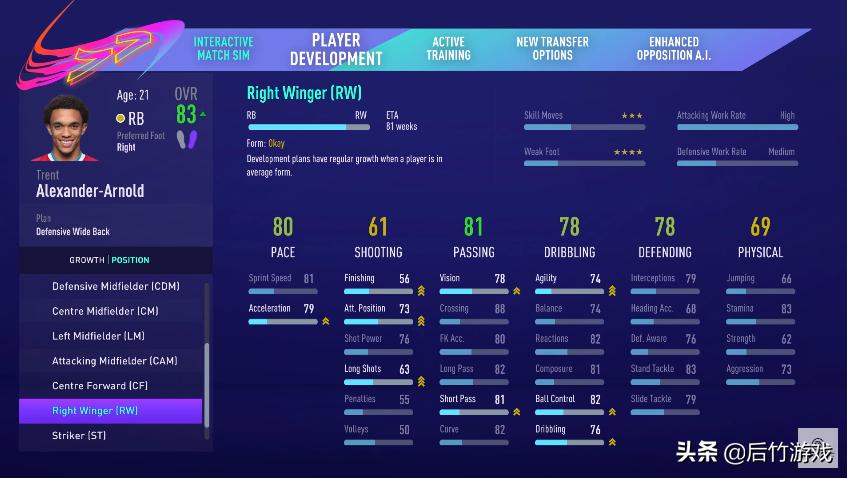Switch to Active Training header tab

(448, 49)
